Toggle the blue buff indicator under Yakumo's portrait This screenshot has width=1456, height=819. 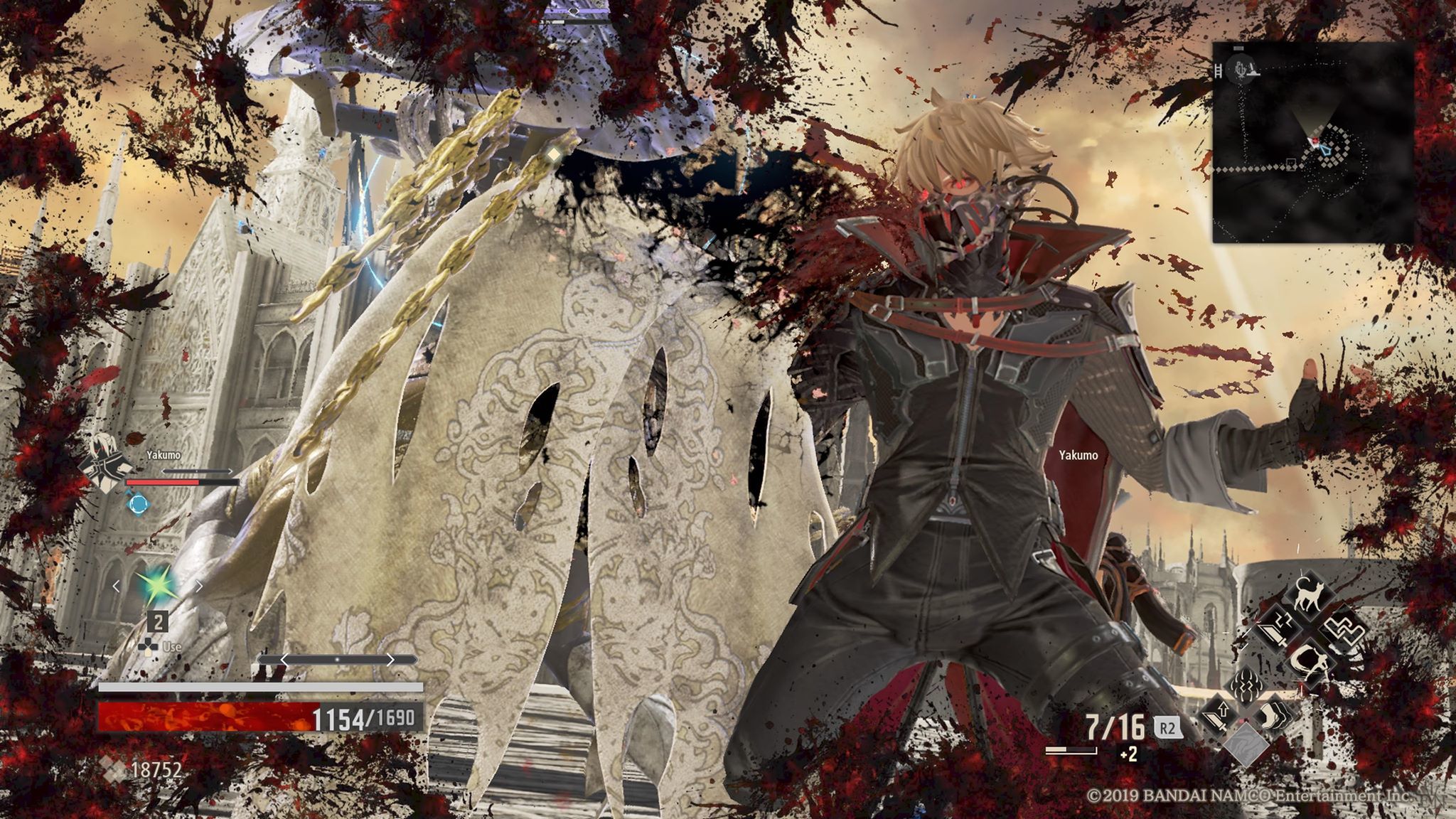coord(137,502)
